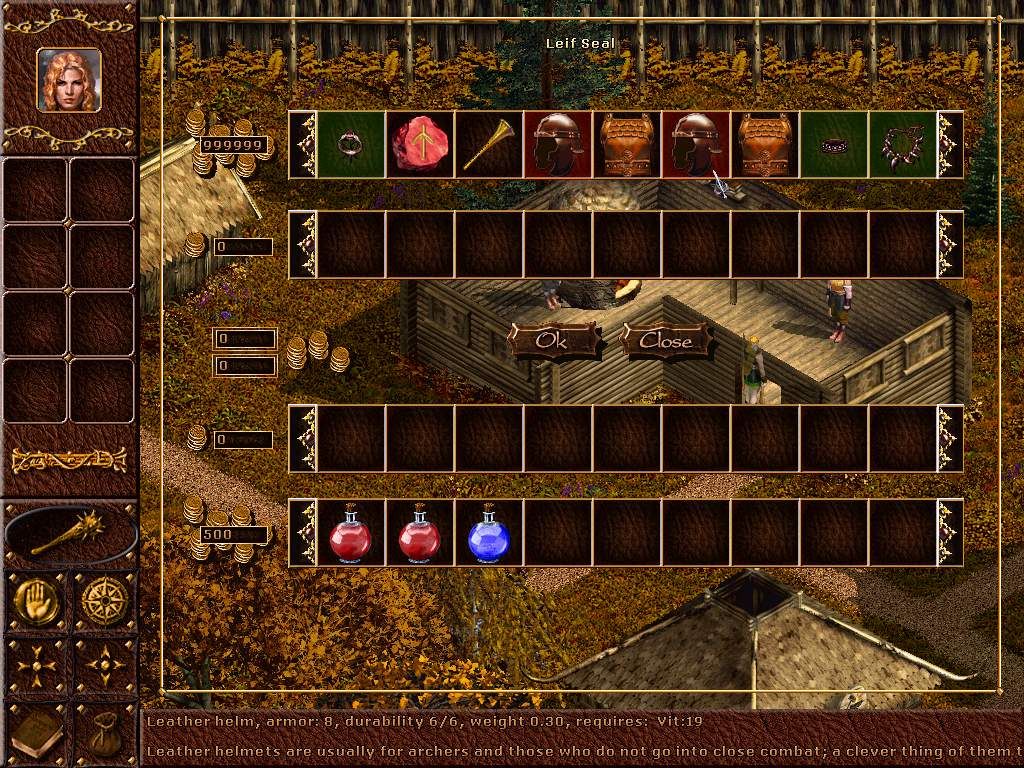Close the shop trade window
This screenshot has height=768, width=1024.
click(x=666, y=340)
